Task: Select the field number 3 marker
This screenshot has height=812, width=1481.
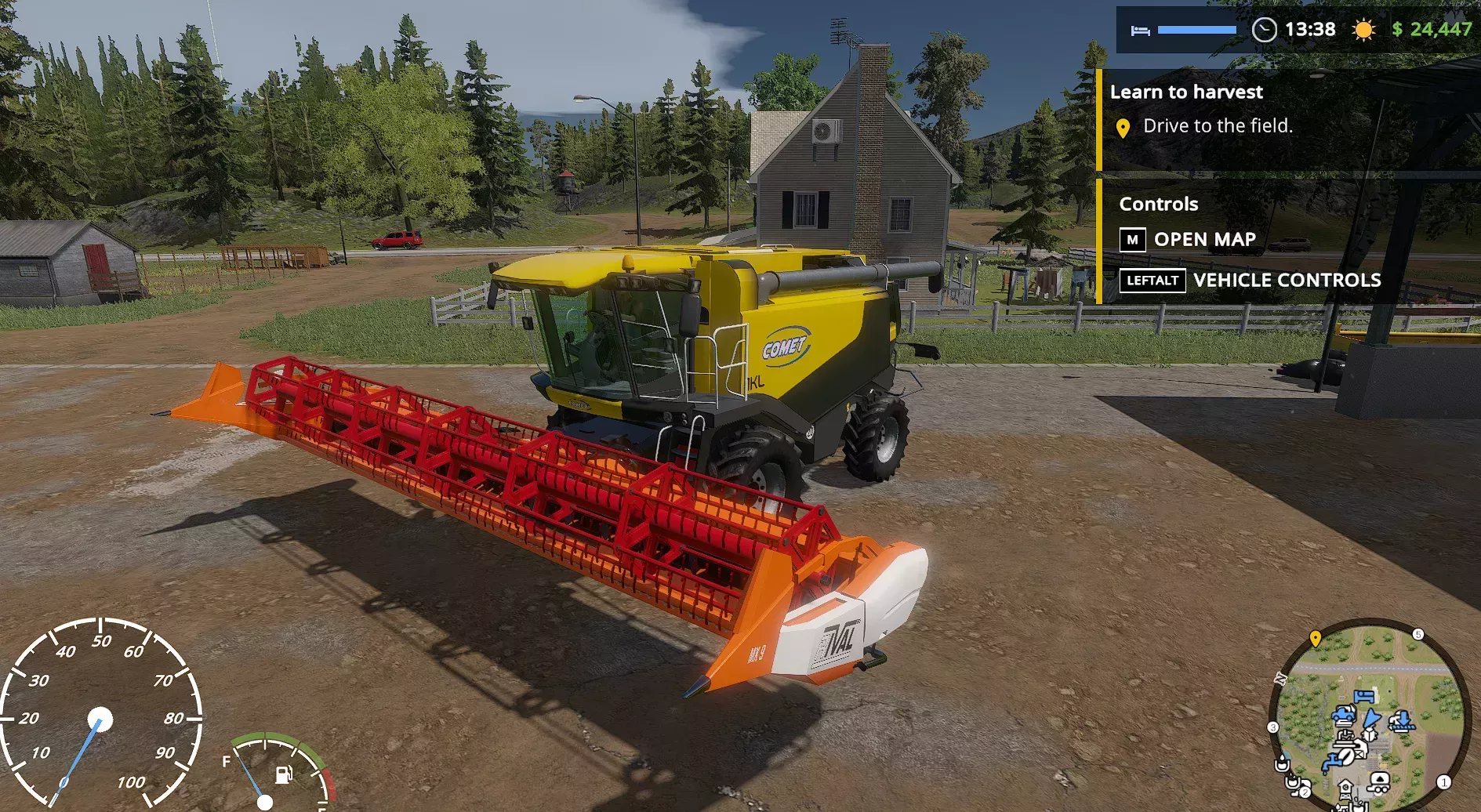Action: pos(1273,727)
